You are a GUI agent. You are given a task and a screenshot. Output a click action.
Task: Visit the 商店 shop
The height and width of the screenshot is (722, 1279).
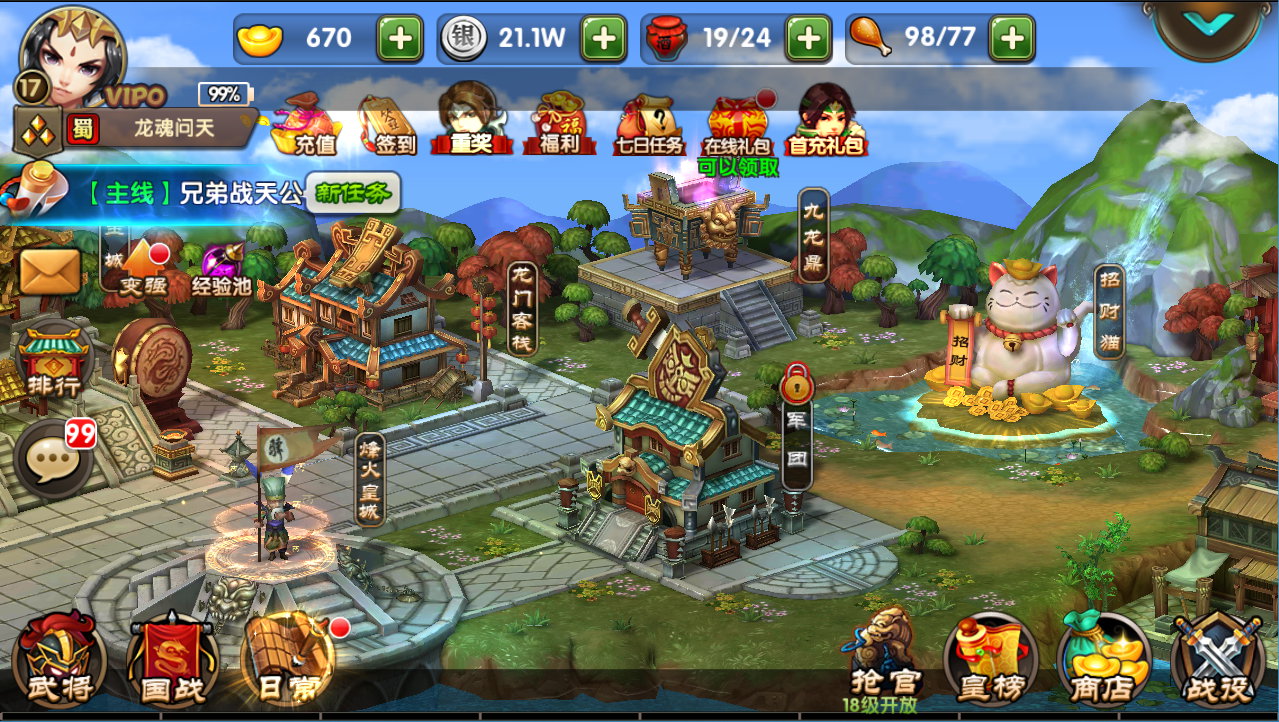tap(1103, 661)
